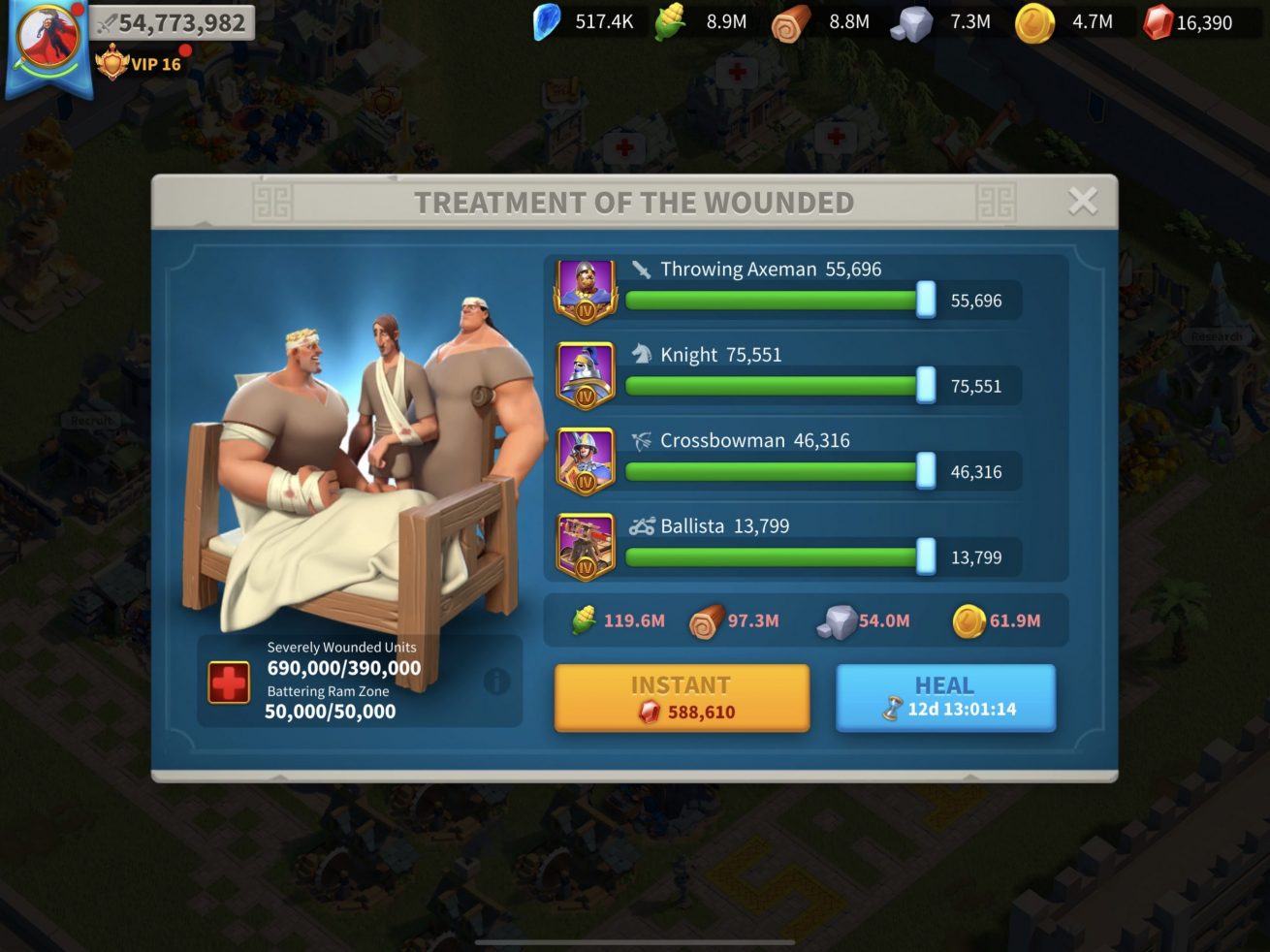This screenshot has width=1270, height=952.
Task: Select the Ballista unit portrait
Action: coord(585,547)
